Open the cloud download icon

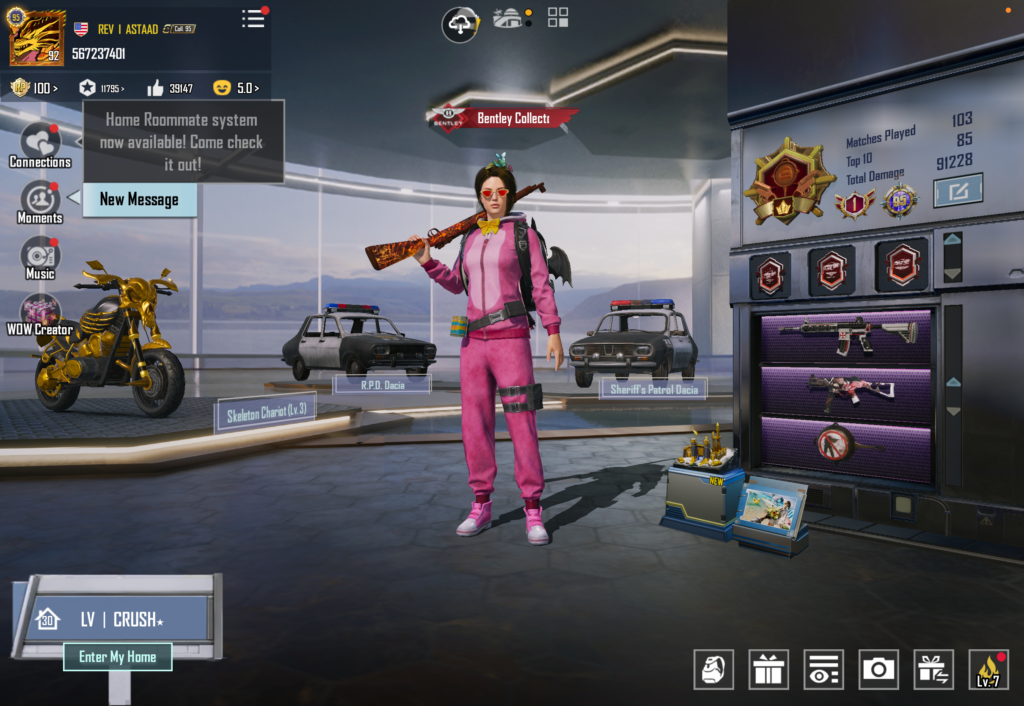pos(460,24)
